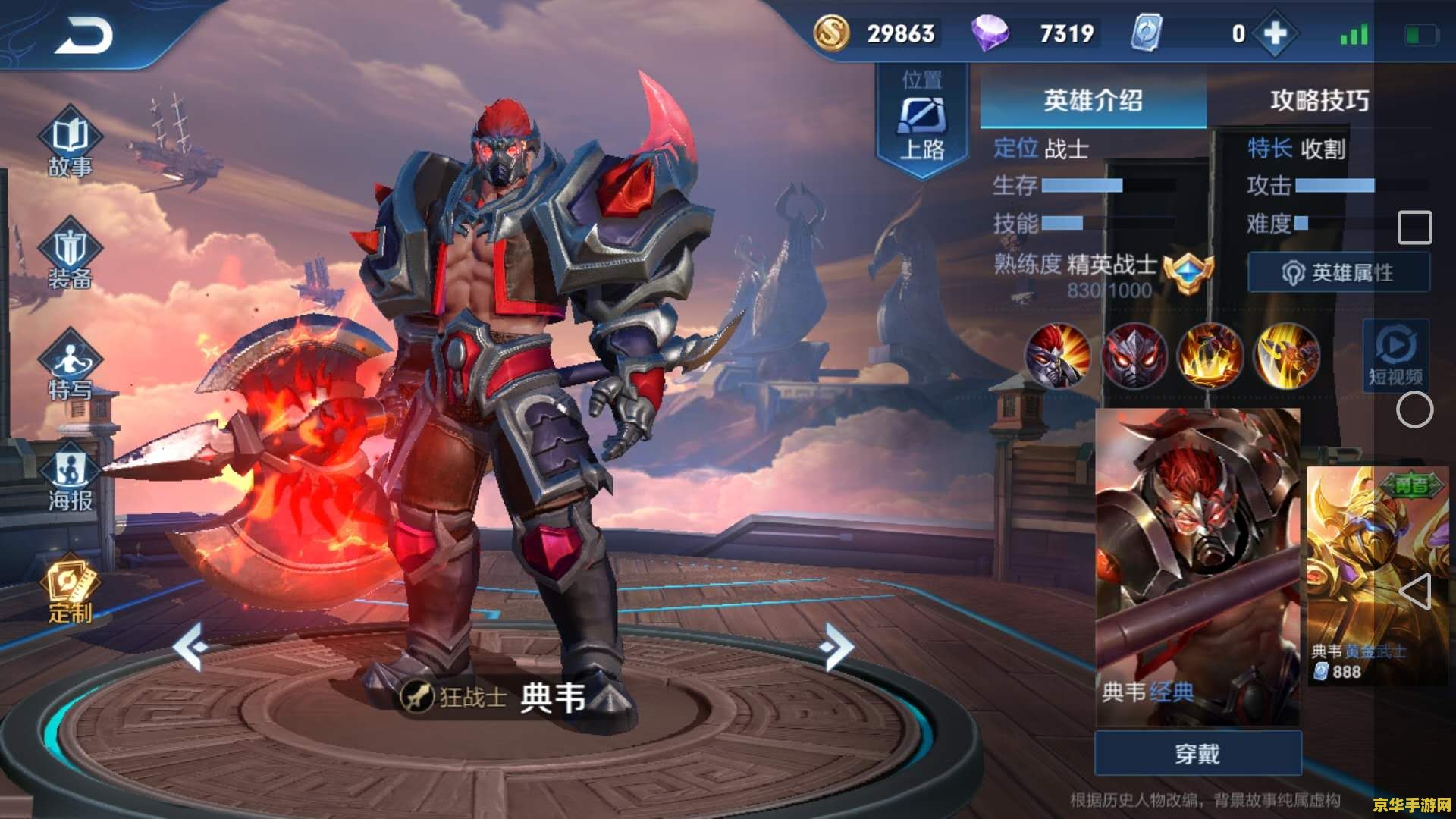Show the next hero with right arrow
This screenshot has width=1456, height=819.
838,646
